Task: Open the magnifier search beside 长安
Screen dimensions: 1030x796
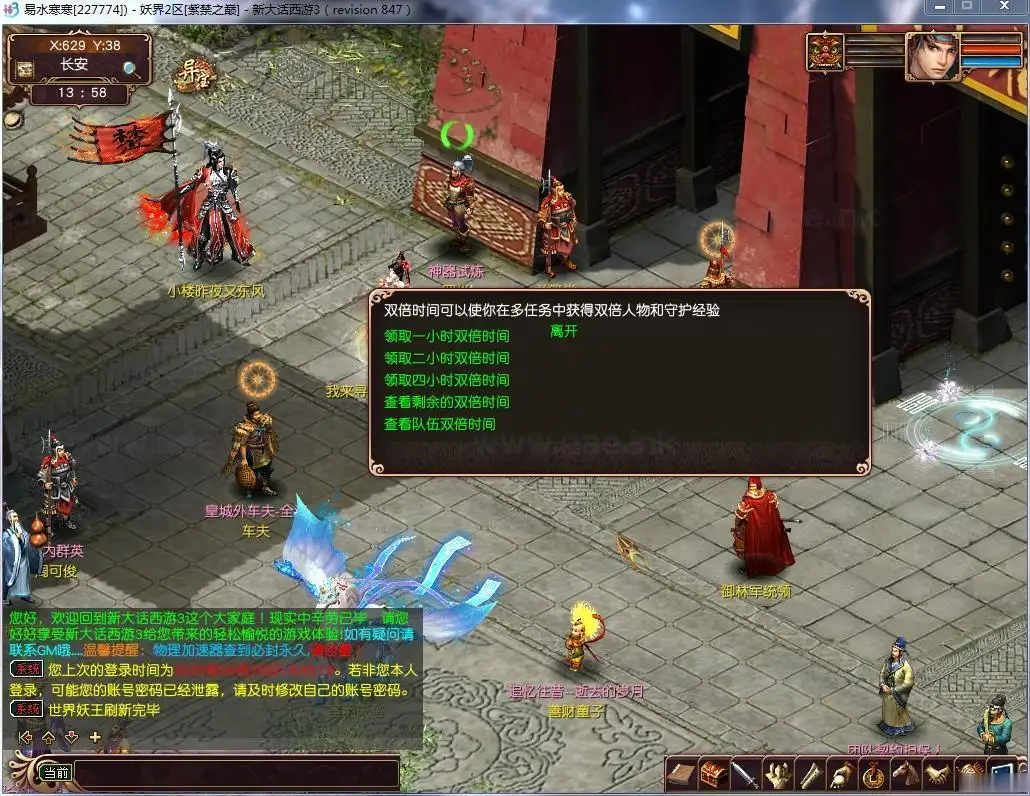Action: coord(131,68)
